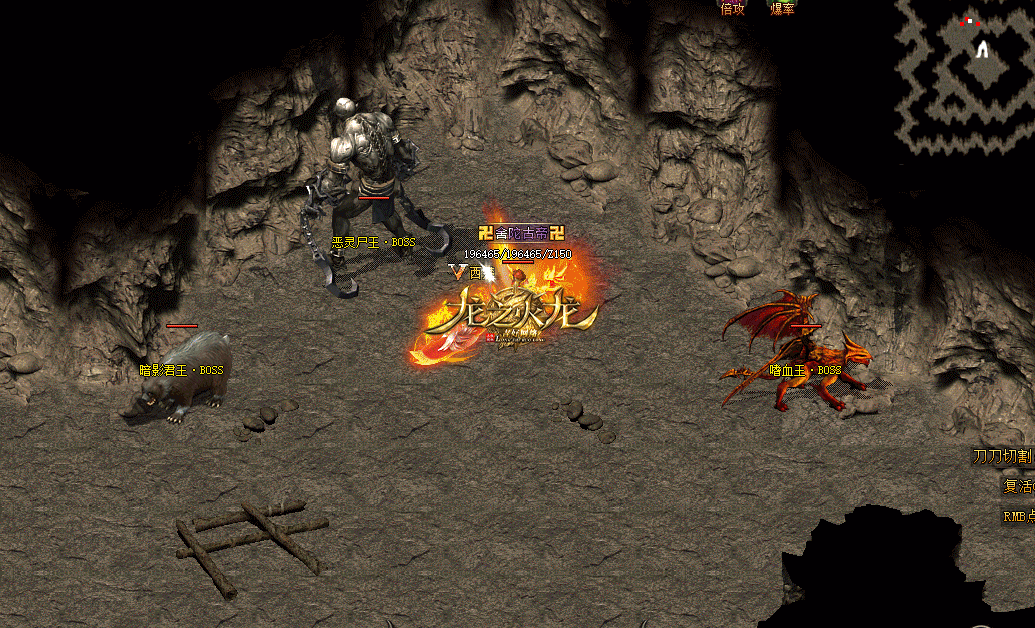Click the 复活 revive label
Screen dimensions: 1035x628
1017,487
